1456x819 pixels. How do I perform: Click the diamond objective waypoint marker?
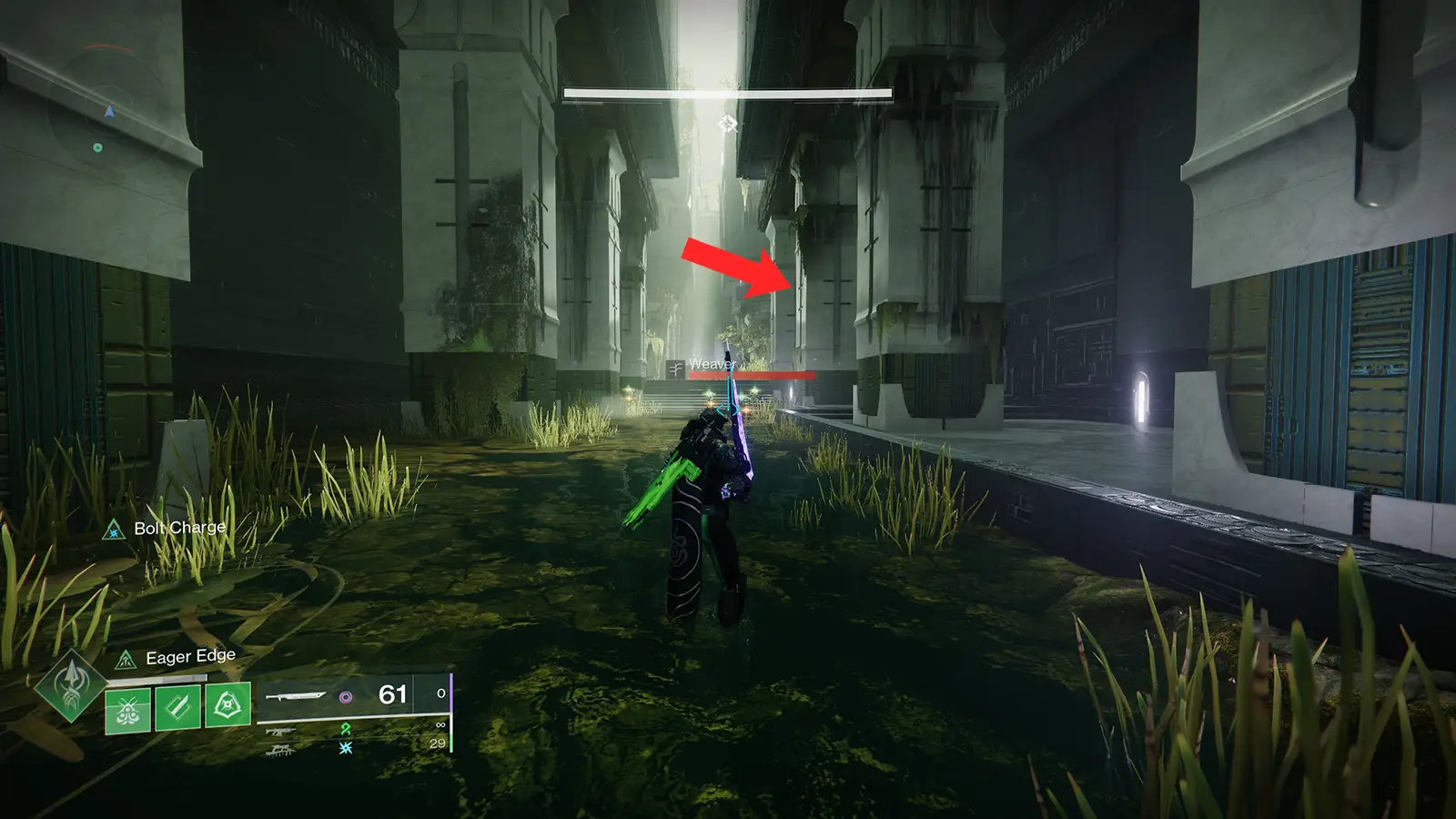(x=727, y=124)
